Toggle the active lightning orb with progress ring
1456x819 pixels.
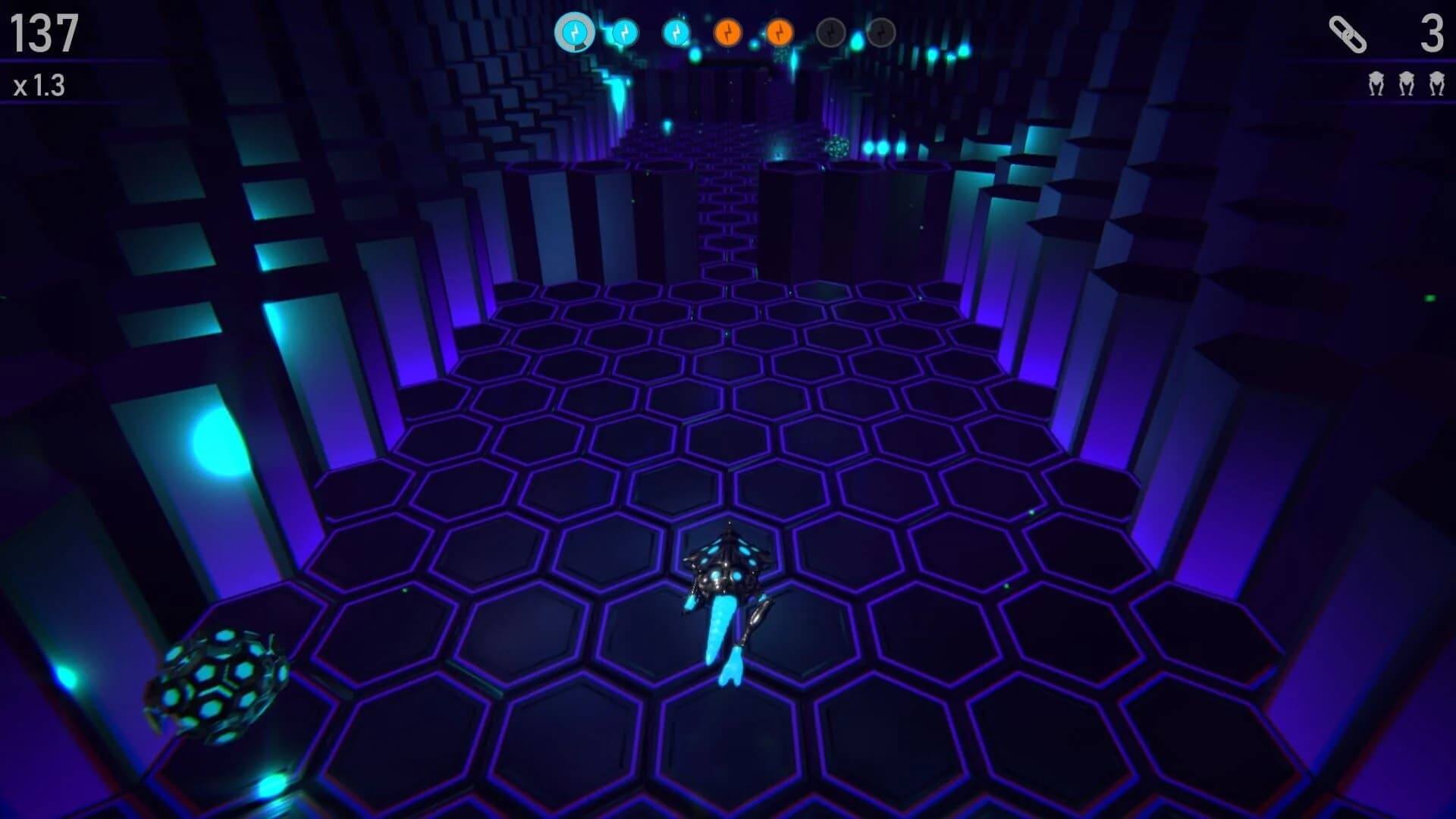574,33
